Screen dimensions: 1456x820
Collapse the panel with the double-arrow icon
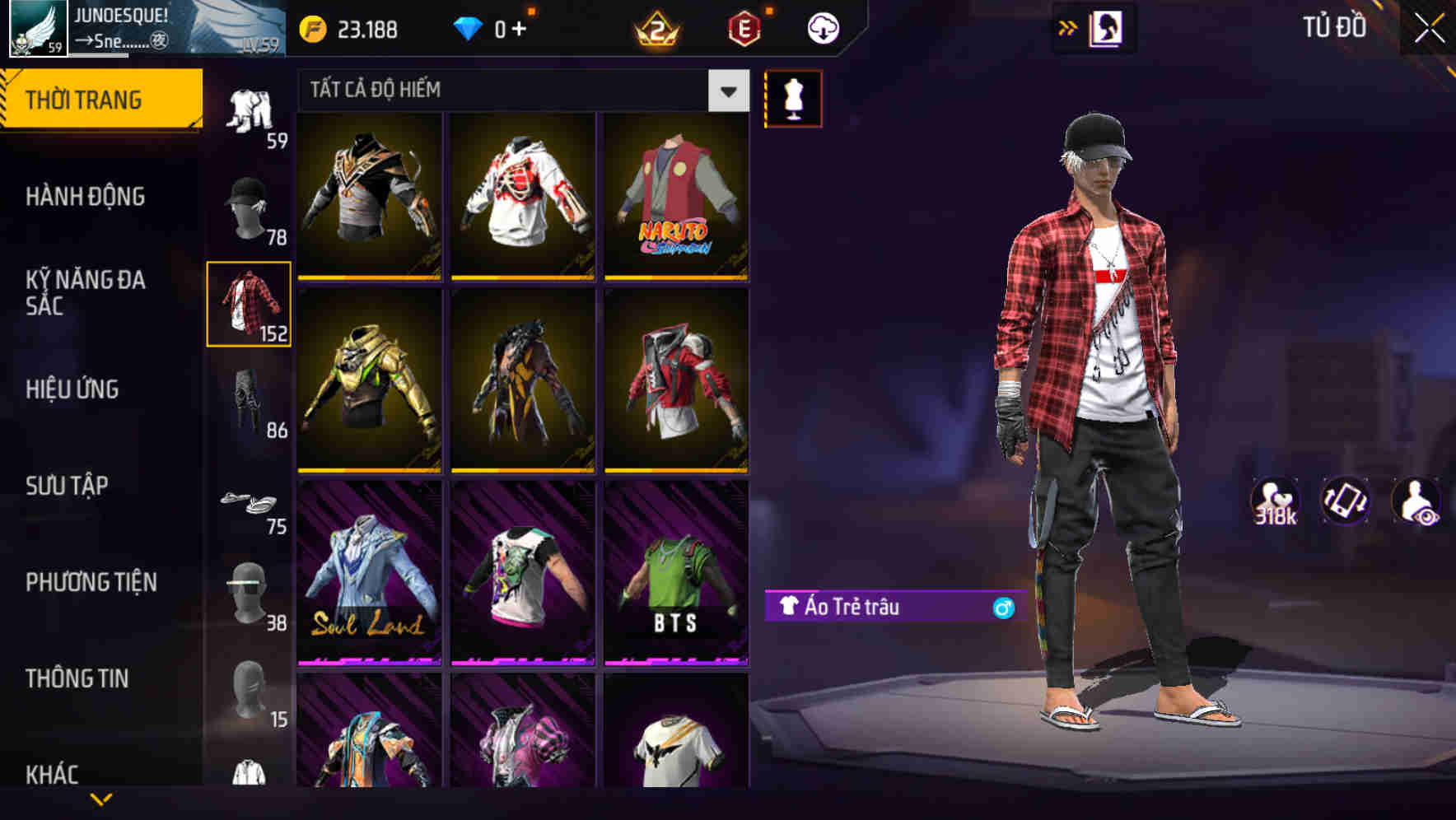[x=1068, y=27]
